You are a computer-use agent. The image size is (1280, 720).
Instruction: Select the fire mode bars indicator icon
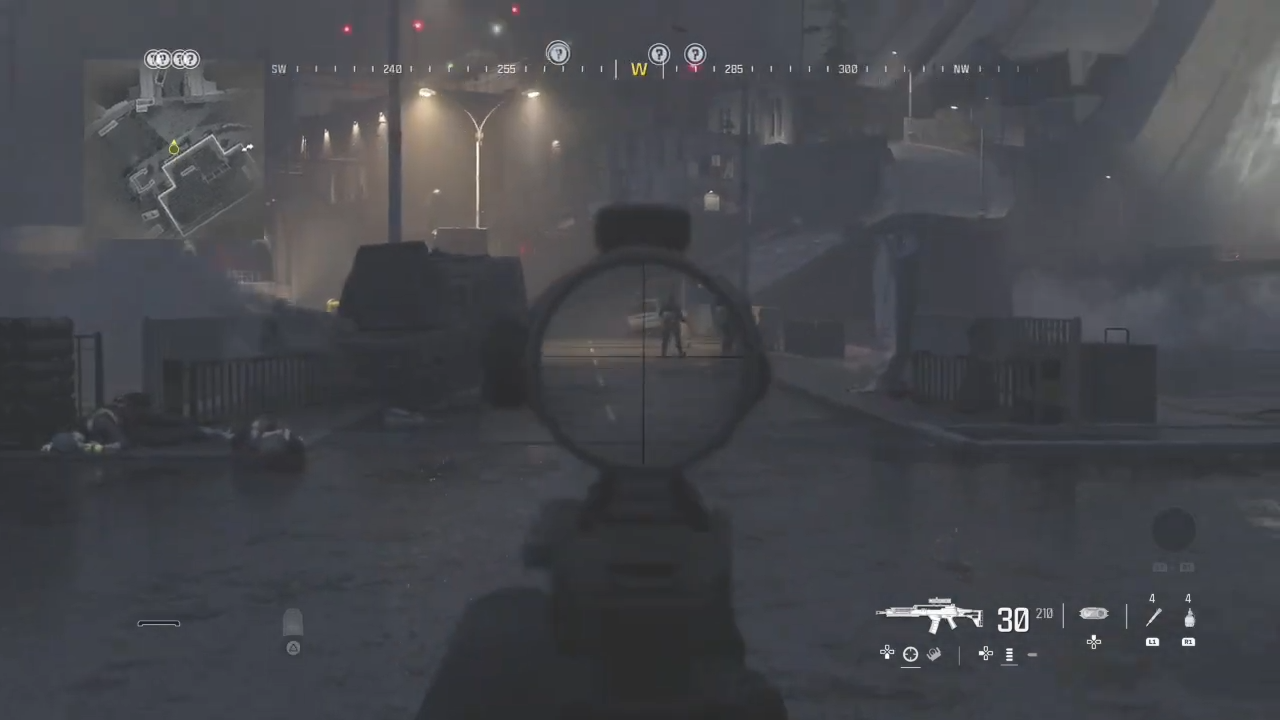pos(1009,653)
